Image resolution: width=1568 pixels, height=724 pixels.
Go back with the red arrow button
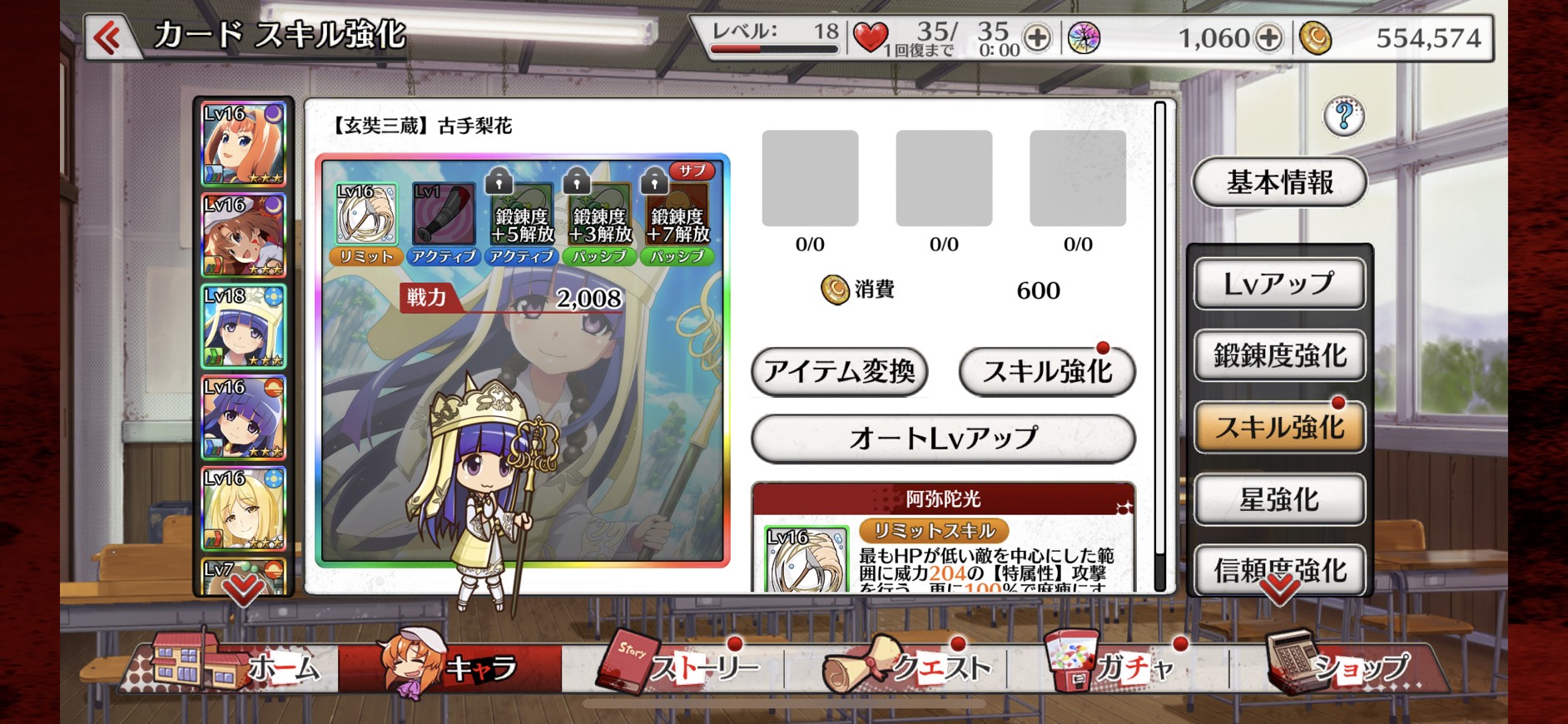tap(108, 37)
